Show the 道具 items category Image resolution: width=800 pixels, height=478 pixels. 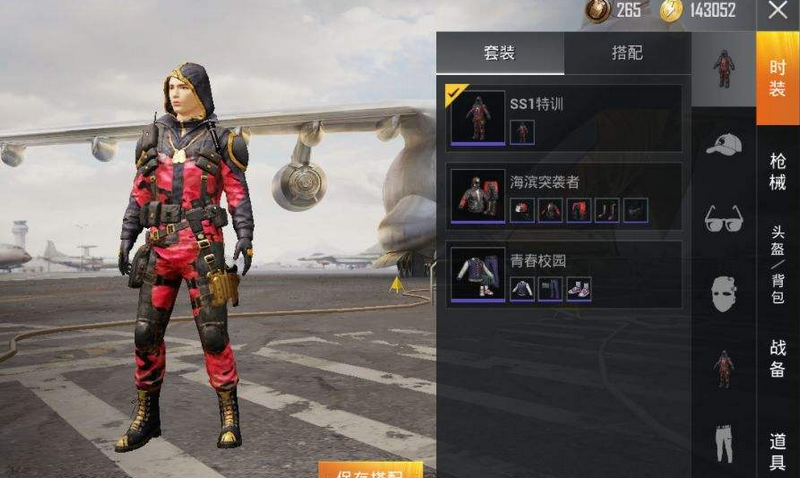pyautogui.click(x=777, y=452)
